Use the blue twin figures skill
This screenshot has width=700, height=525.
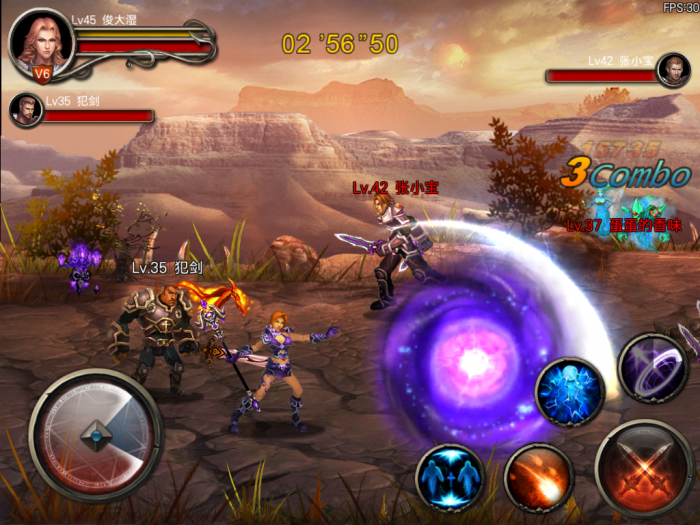click(450, 477)
